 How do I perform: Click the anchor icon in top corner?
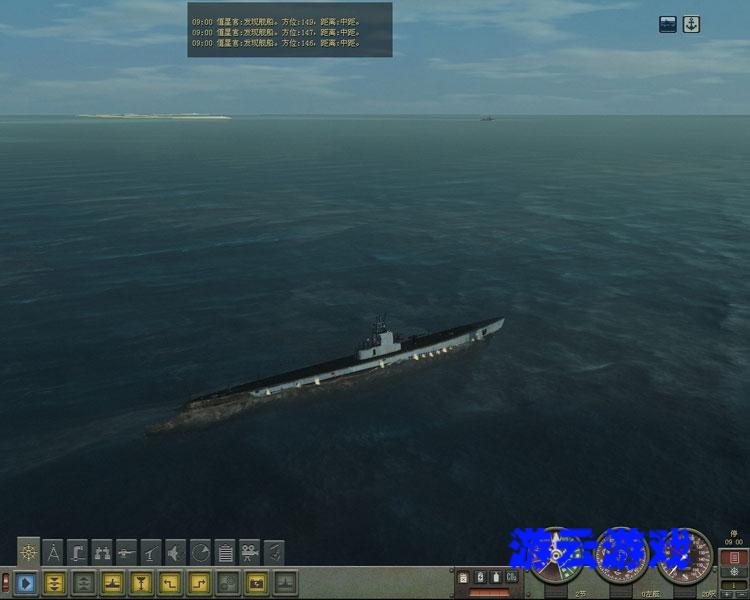pos(691,24)
